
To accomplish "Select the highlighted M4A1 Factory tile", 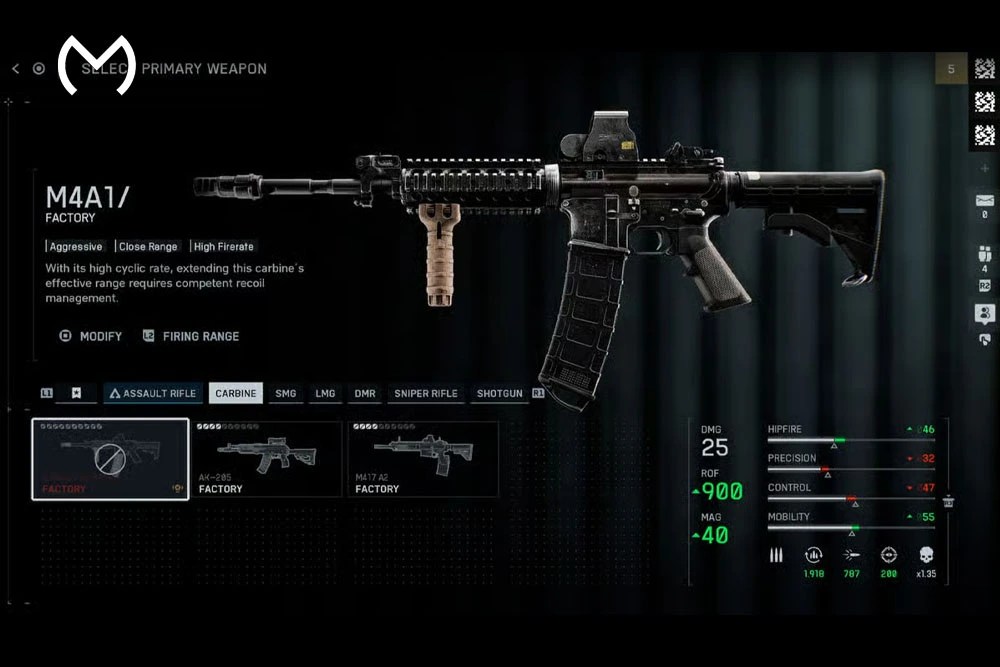I will [x=110, y=459].
